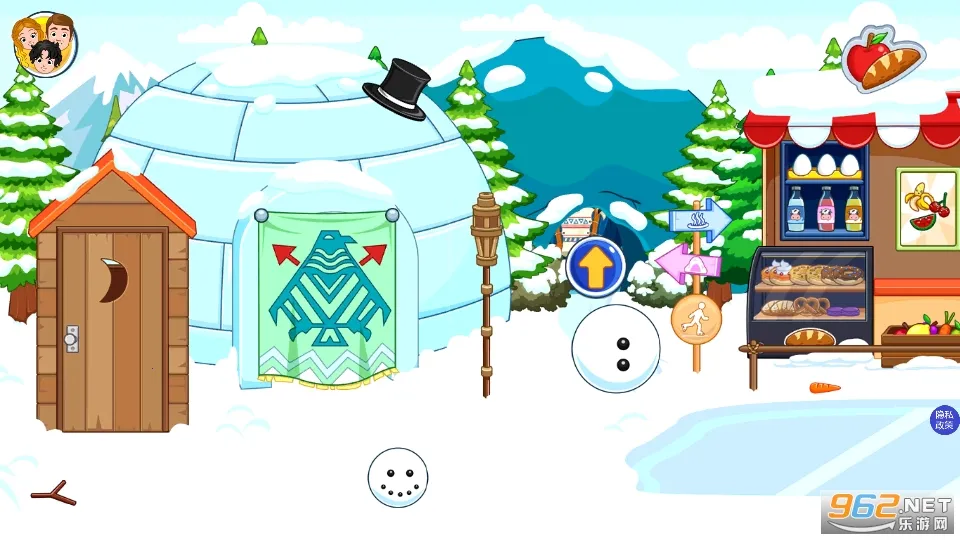Open the character selection faces icon
Image resolution: width=960 pixels, height=540 pixels.
[x=44, y=44]
